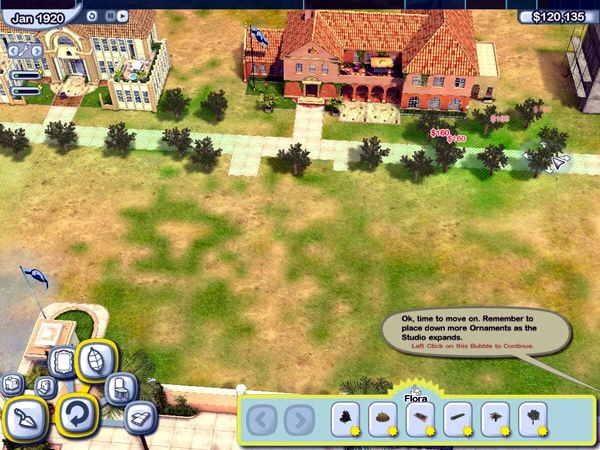Select the floor tiles paving button
Viewport: 600px width, 450px height.
pyautogui.click(x=139, y=417)
